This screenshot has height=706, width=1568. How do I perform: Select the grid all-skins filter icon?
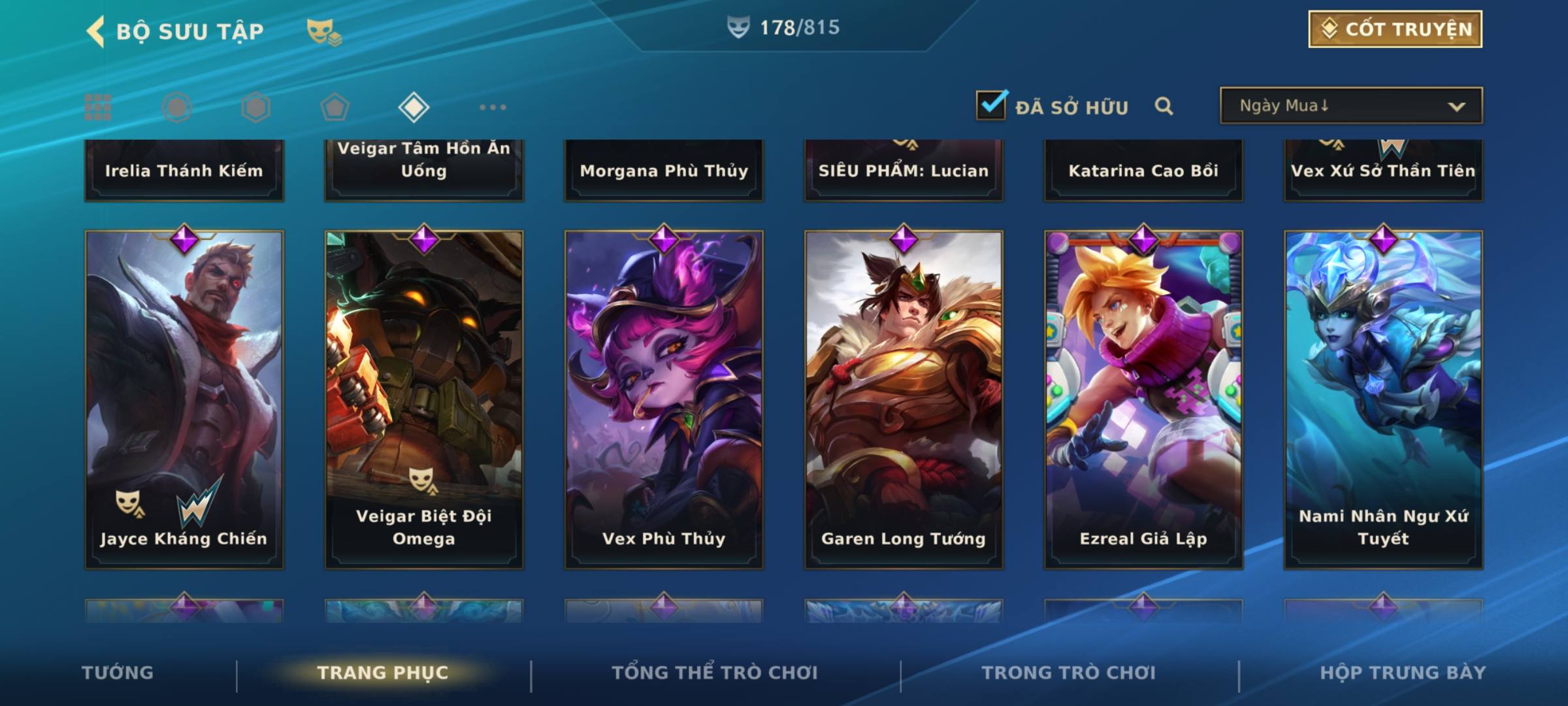pos(98,107)
